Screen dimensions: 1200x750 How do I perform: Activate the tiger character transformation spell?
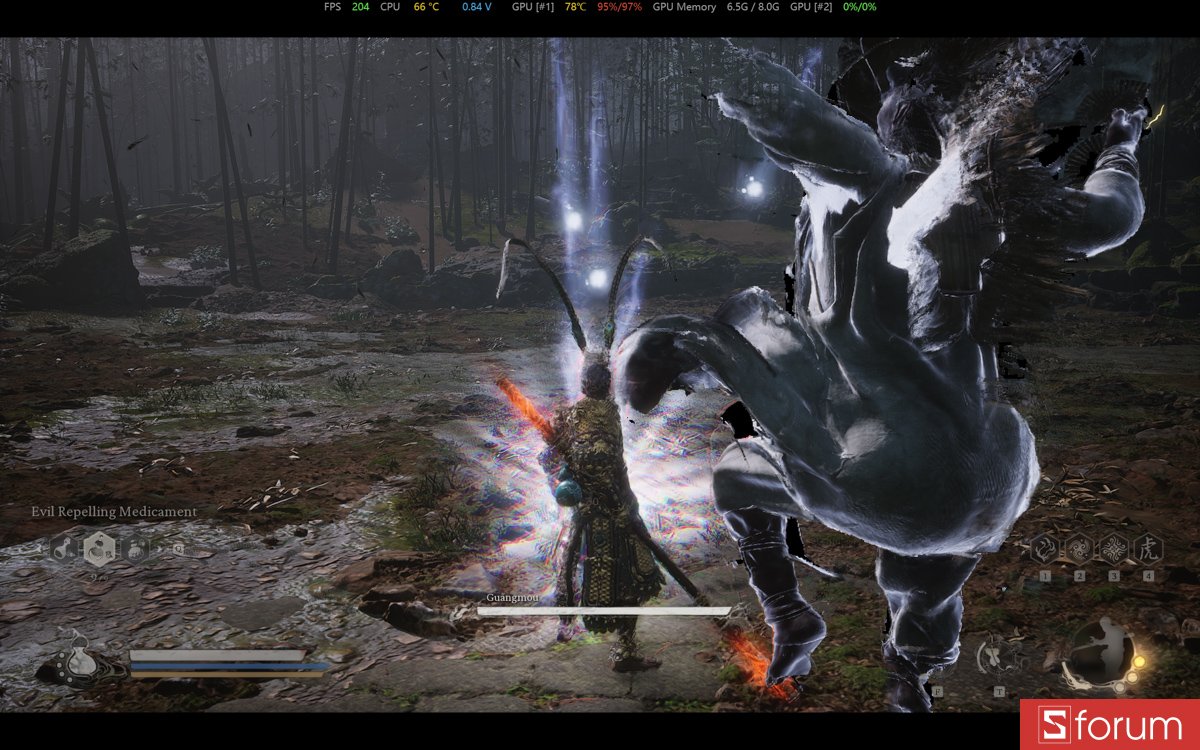point(1147,548)
